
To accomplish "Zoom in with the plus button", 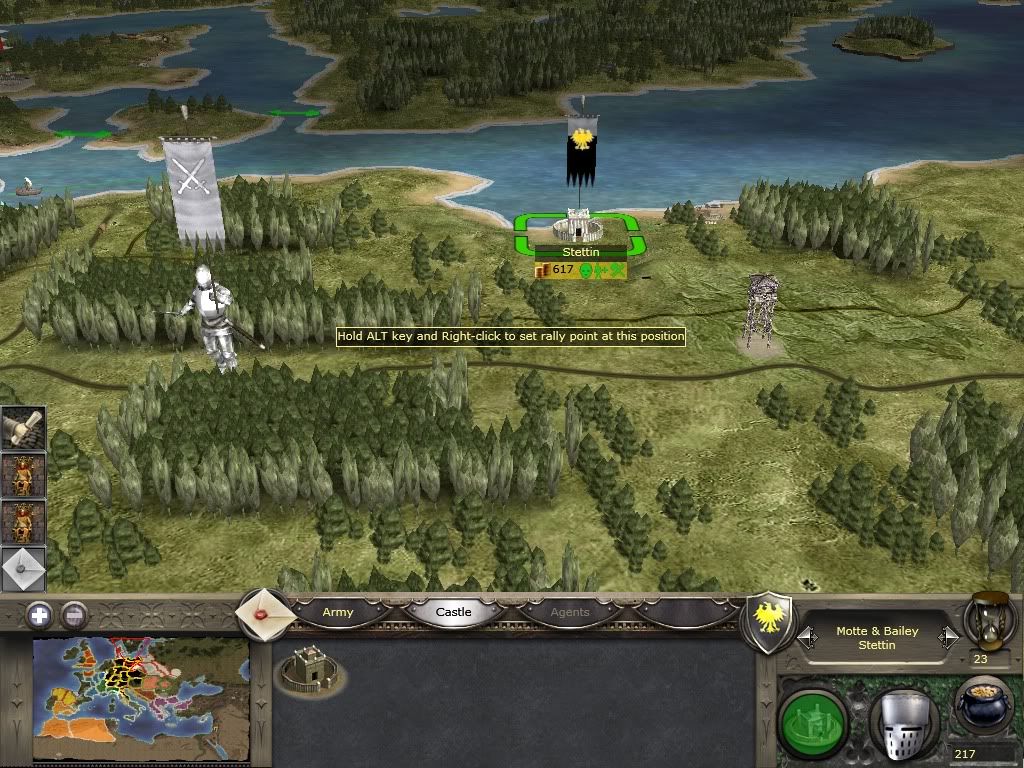I will (39, 615).
